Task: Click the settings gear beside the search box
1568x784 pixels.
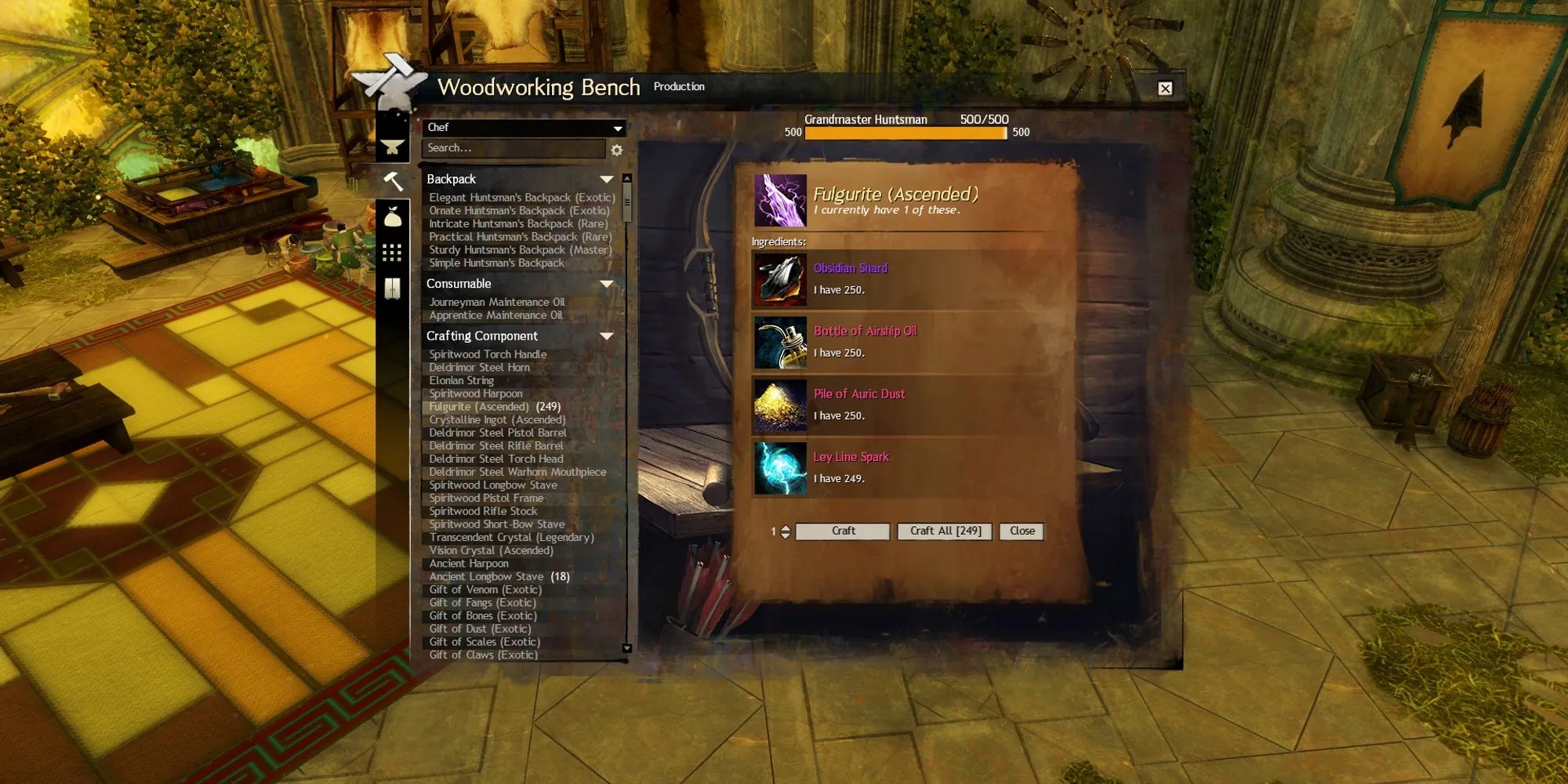Action: point(616,151)
